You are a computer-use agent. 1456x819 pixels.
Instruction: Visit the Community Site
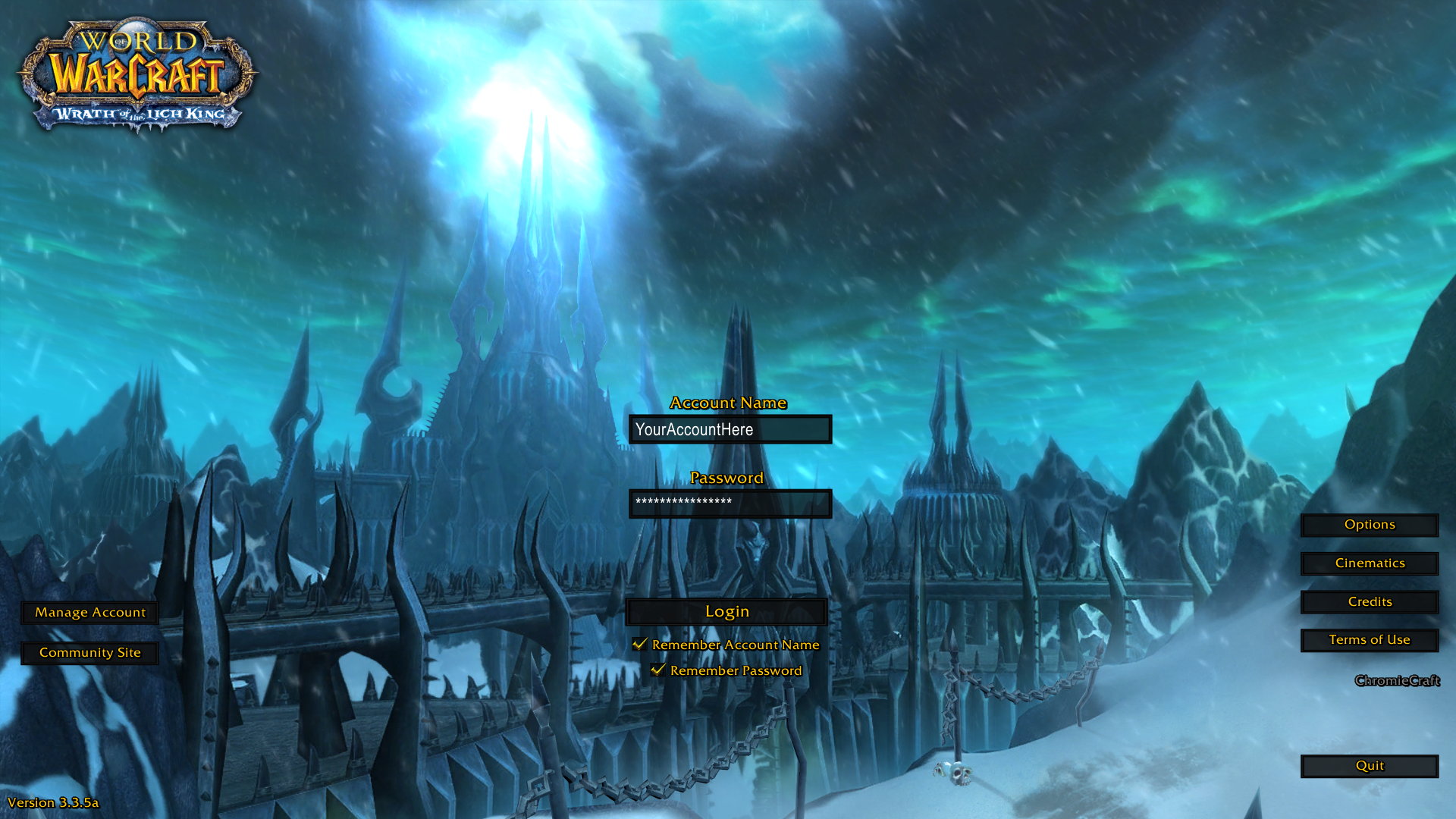point(89,652)
